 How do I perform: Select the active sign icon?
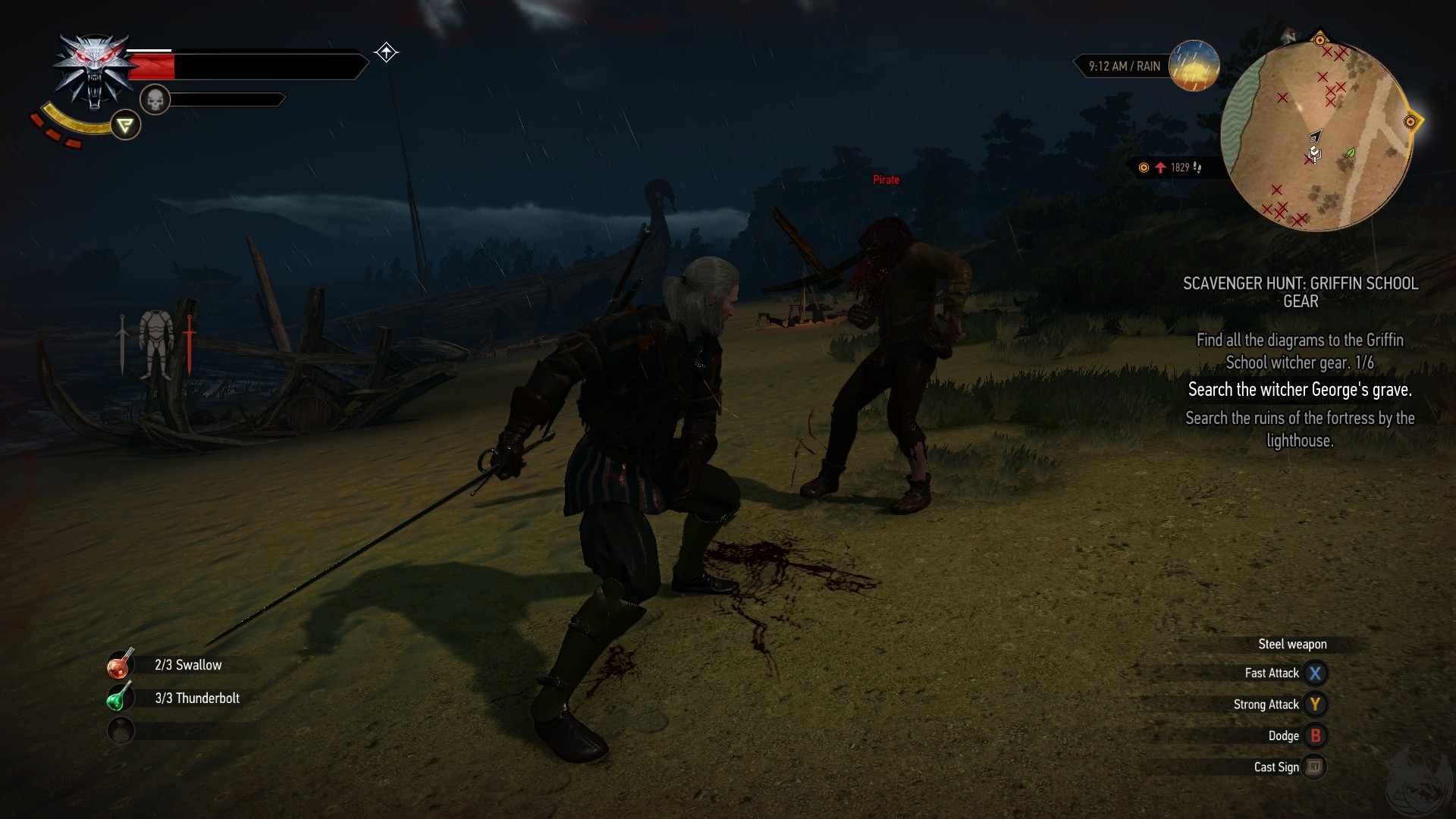tap(125, 125)
